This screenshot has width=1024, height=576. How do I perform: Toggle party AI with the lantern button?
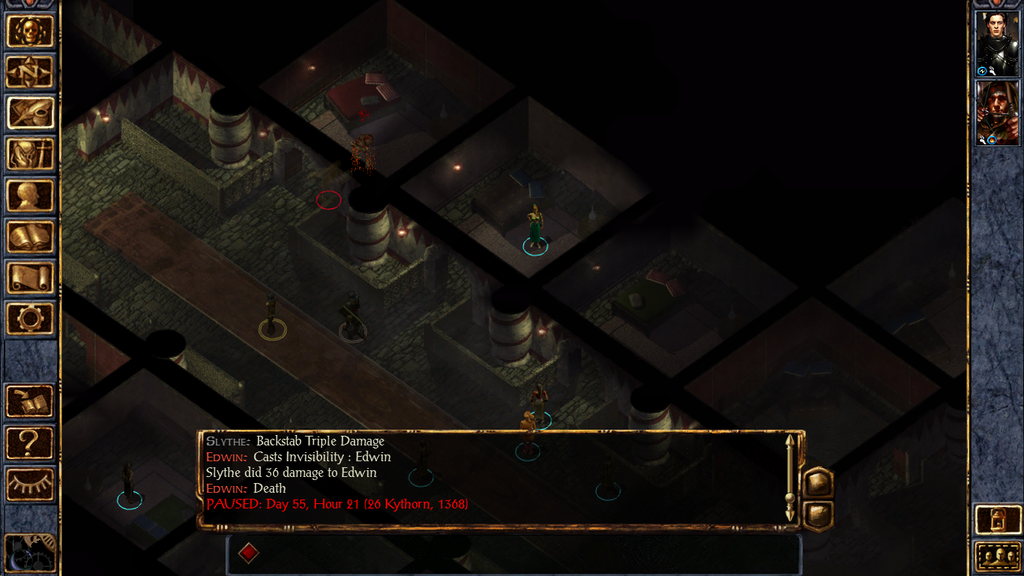[996, 519]
